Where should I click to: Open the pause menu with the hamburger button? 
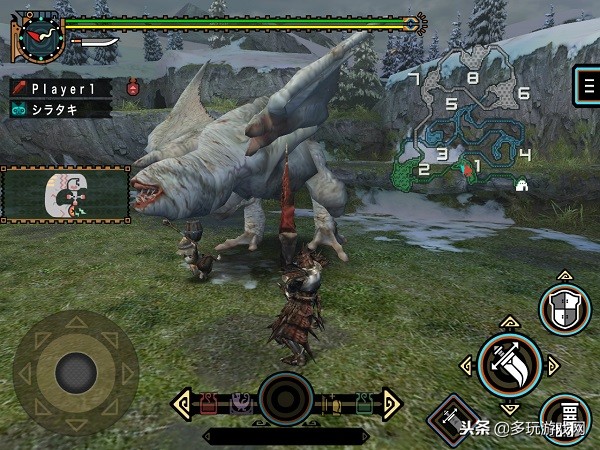point(584,86)
